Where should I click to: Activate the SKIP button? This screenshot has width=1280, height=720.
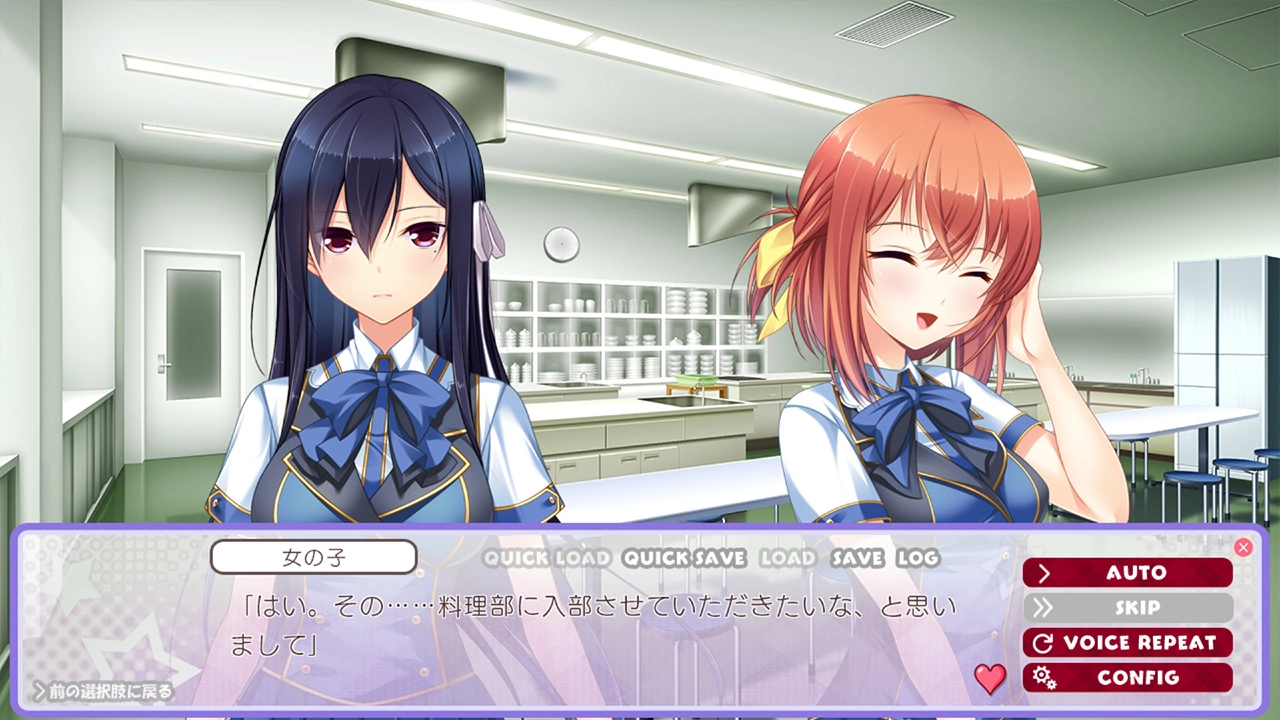click(x=1127, y=608)
